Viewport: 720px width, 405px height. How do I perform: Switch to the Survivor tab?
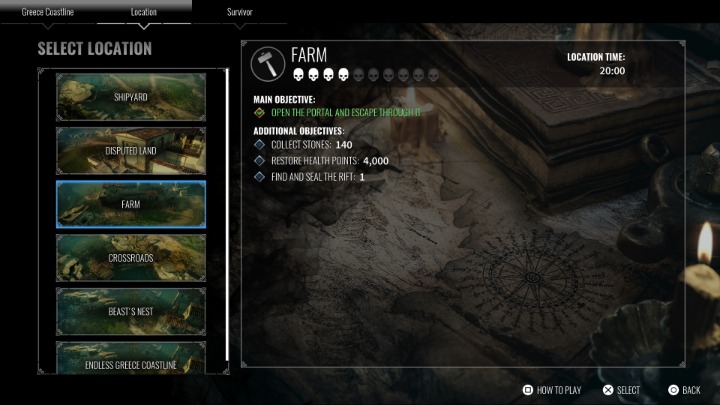click(x=240, y=12)
